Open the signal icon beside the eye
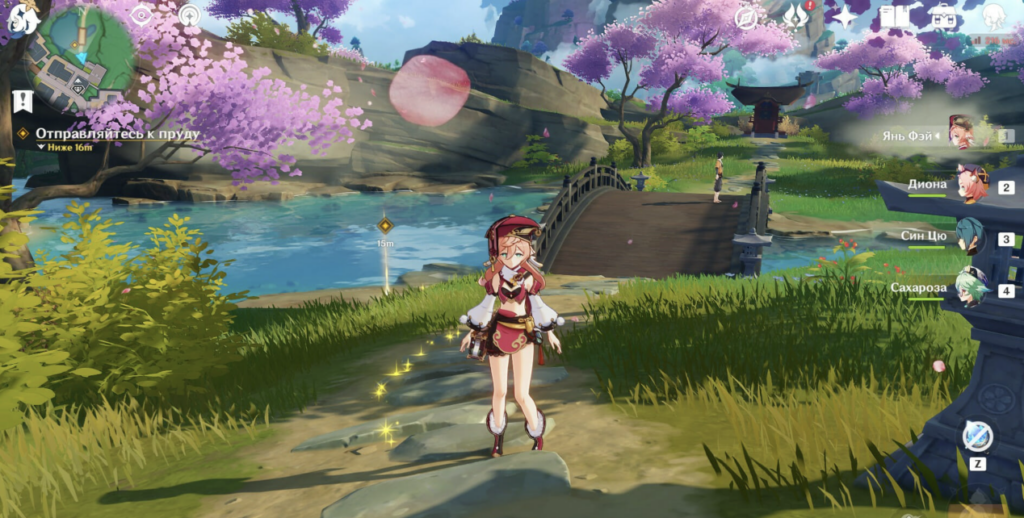The image size is (1024, 518). coord(189,16)
